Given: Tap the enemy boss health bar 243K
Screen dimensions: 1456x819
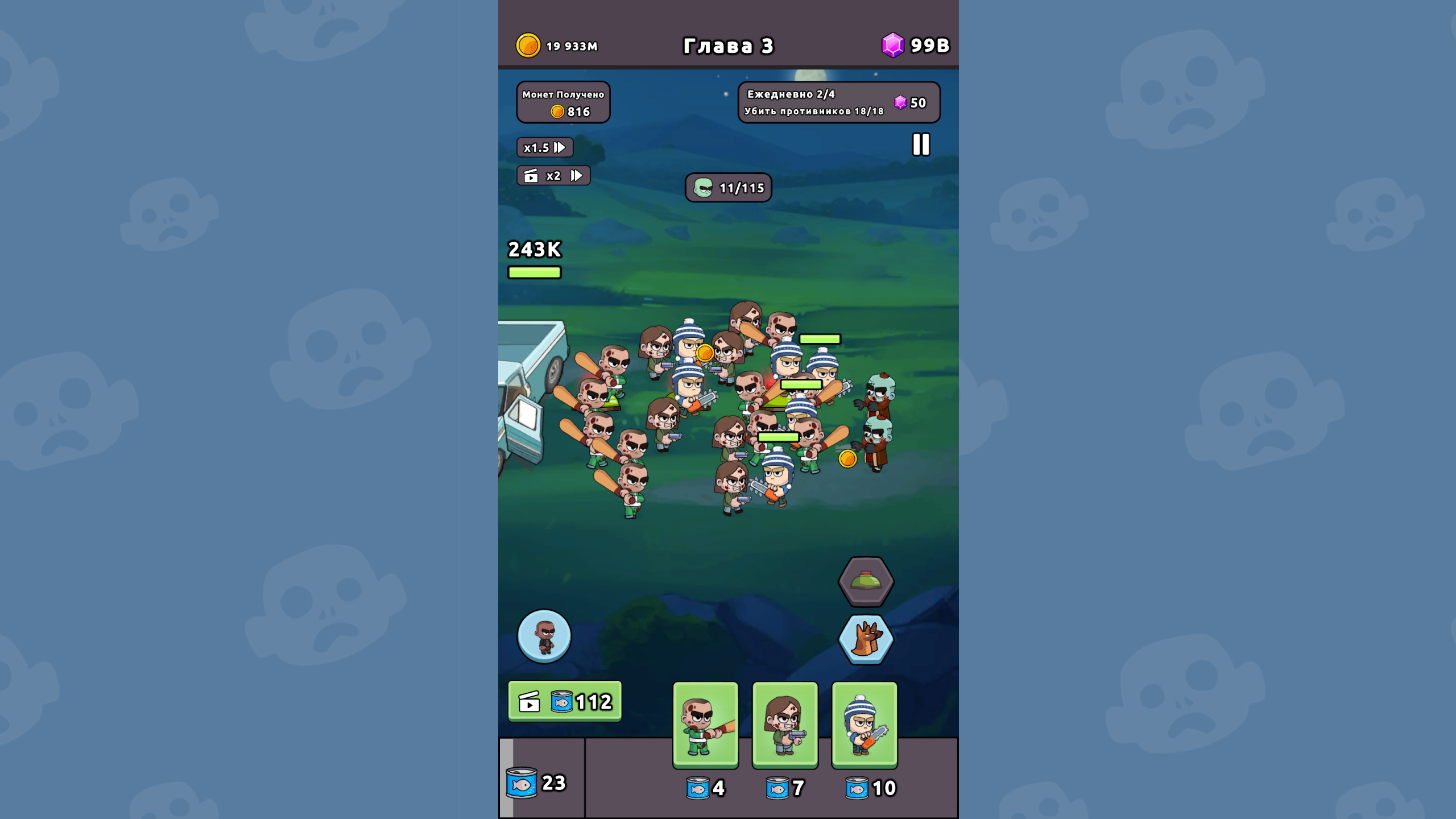Looking at the screenshot, I should [x=533, y=259].
